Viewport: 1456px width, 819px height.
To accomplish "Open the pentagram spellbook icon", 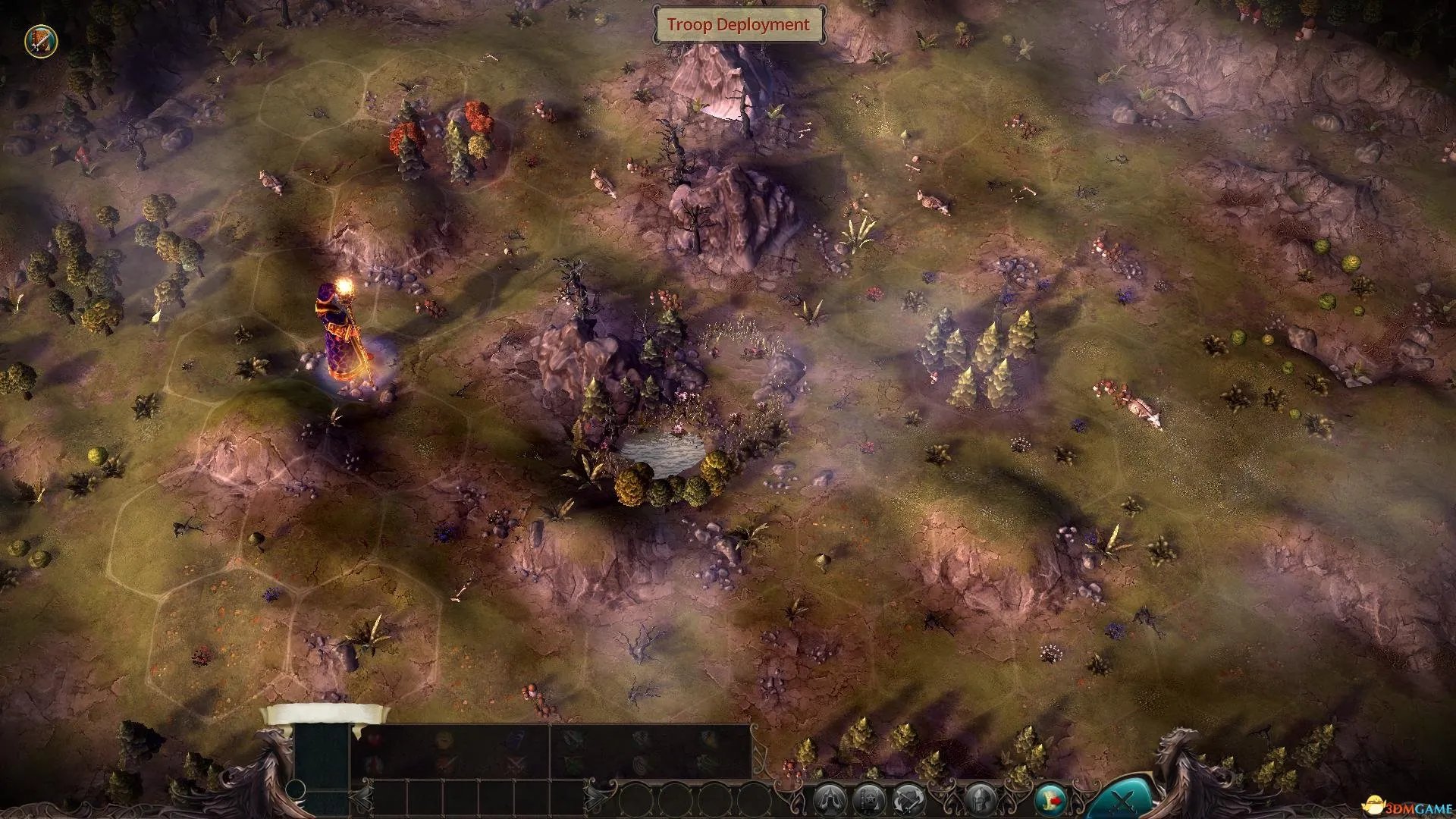I will click(x=868, y=800).
